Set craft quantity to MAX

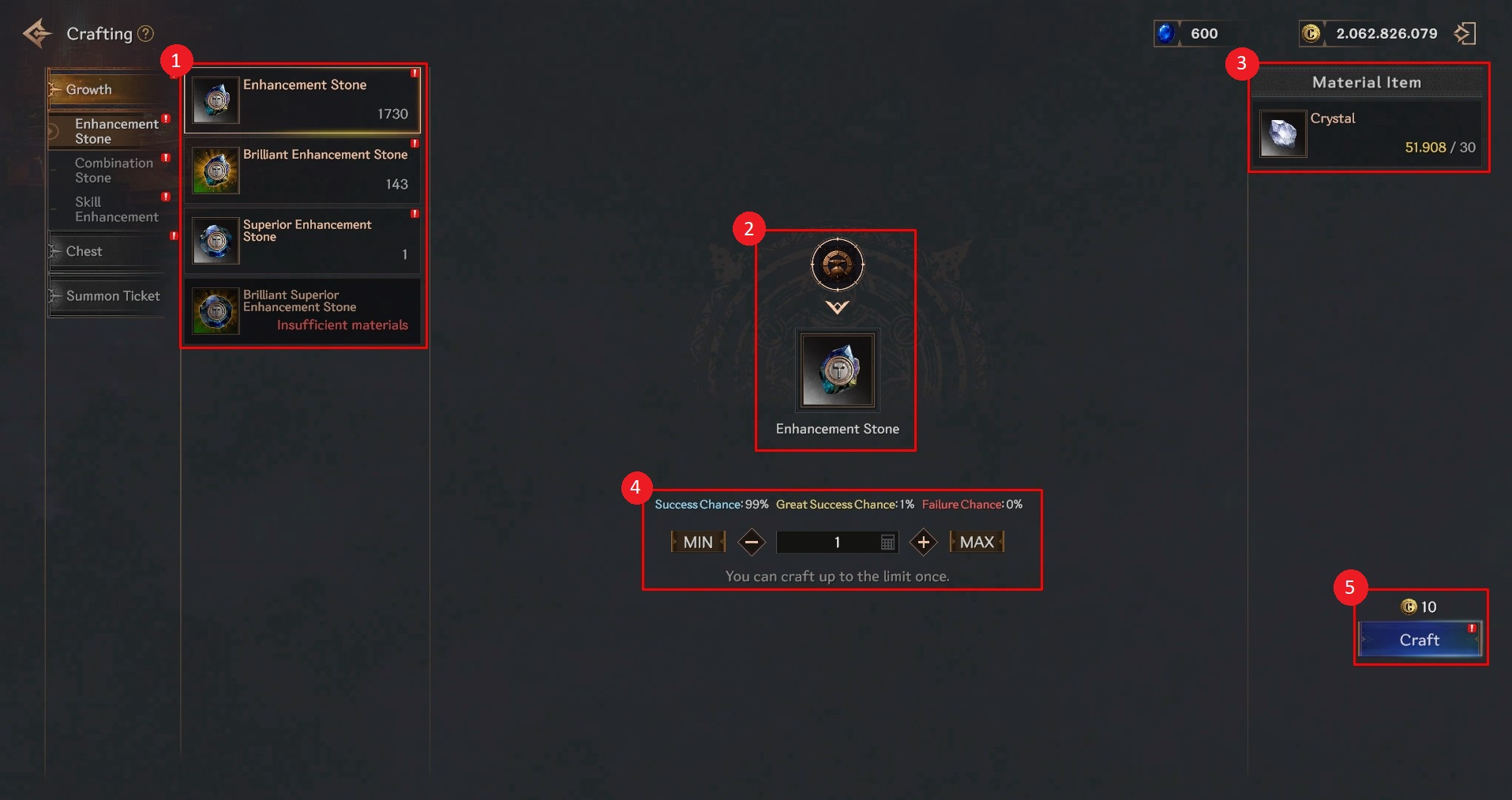[977, 543]
